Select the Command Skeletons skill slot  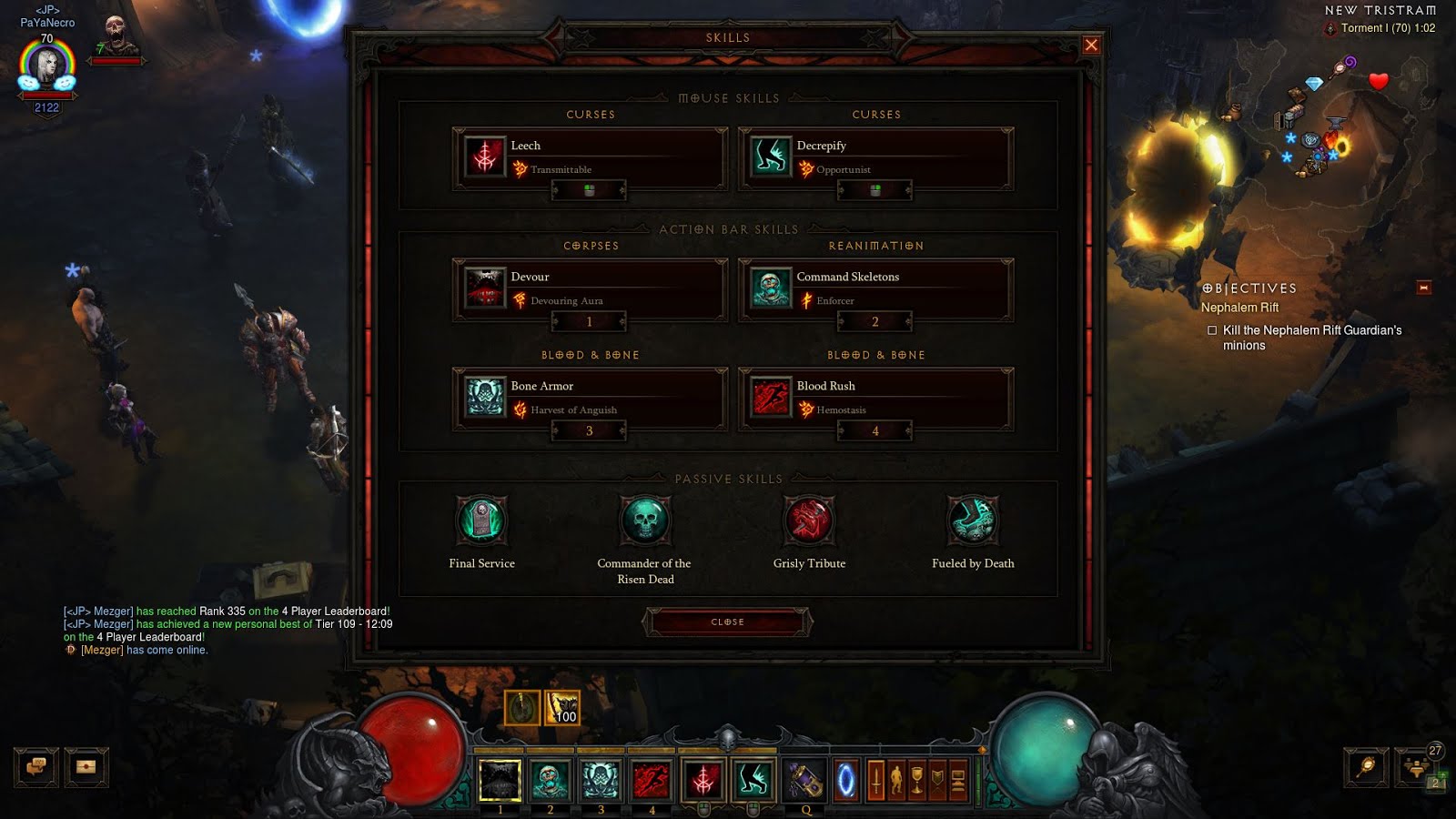pyautogui.click(x=875, y=288)
